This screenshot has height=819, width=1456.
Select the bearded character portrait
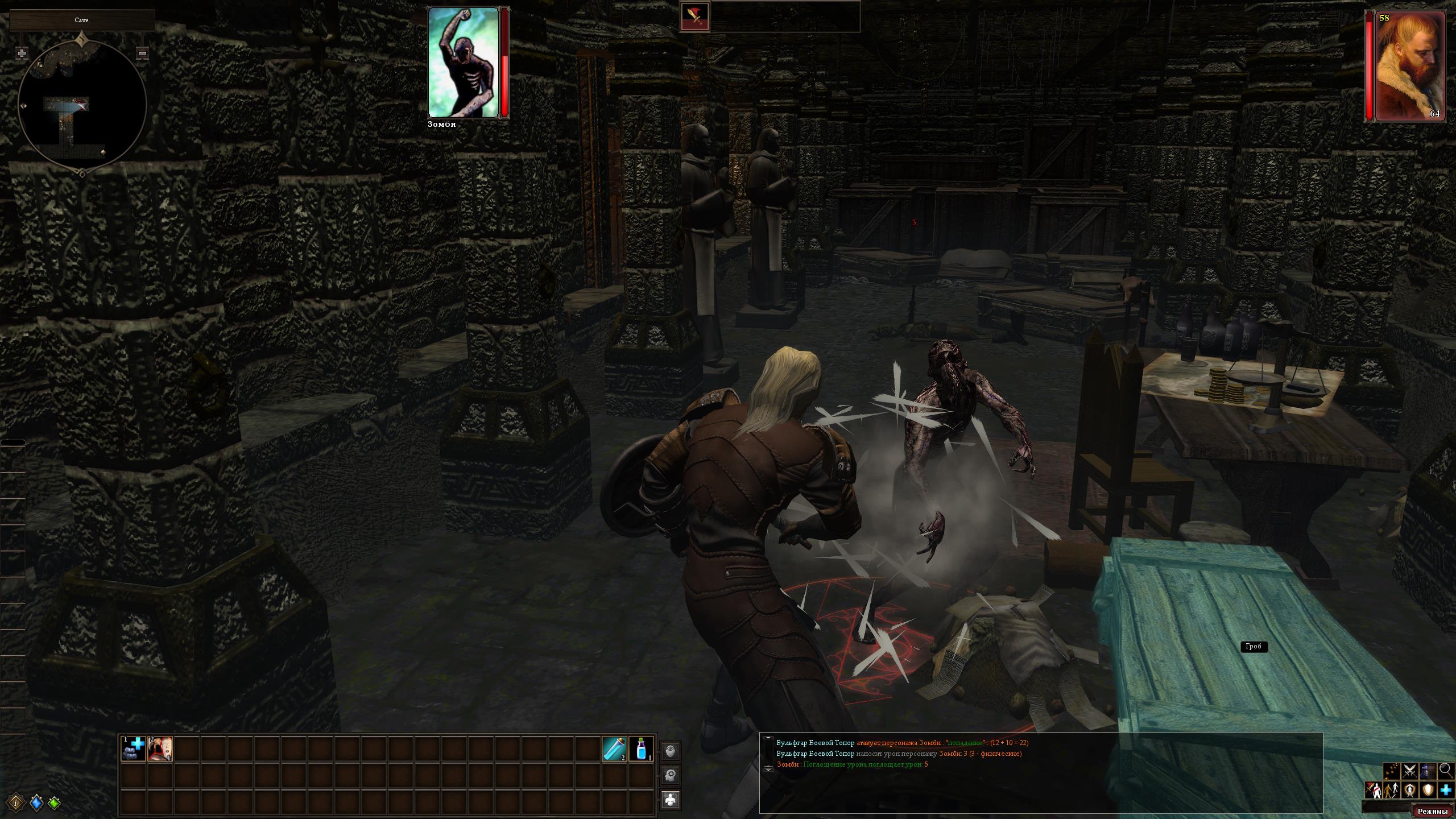(1410, 65)
